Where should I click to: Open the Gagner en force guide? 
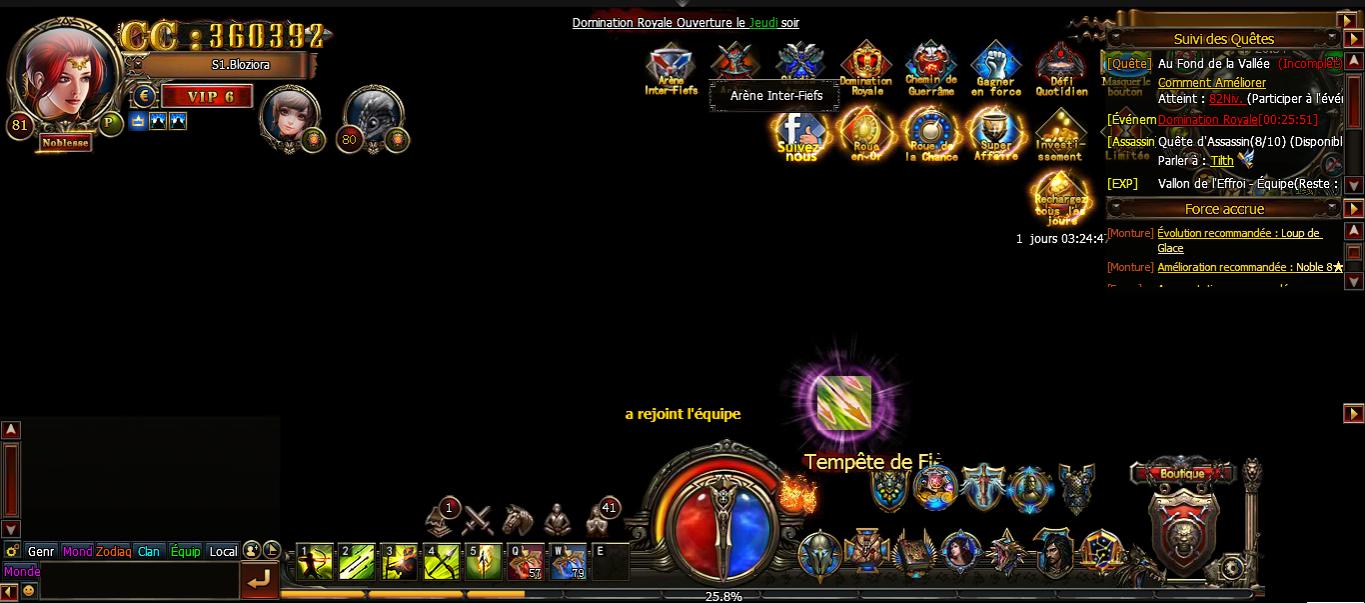click(996, 67)
